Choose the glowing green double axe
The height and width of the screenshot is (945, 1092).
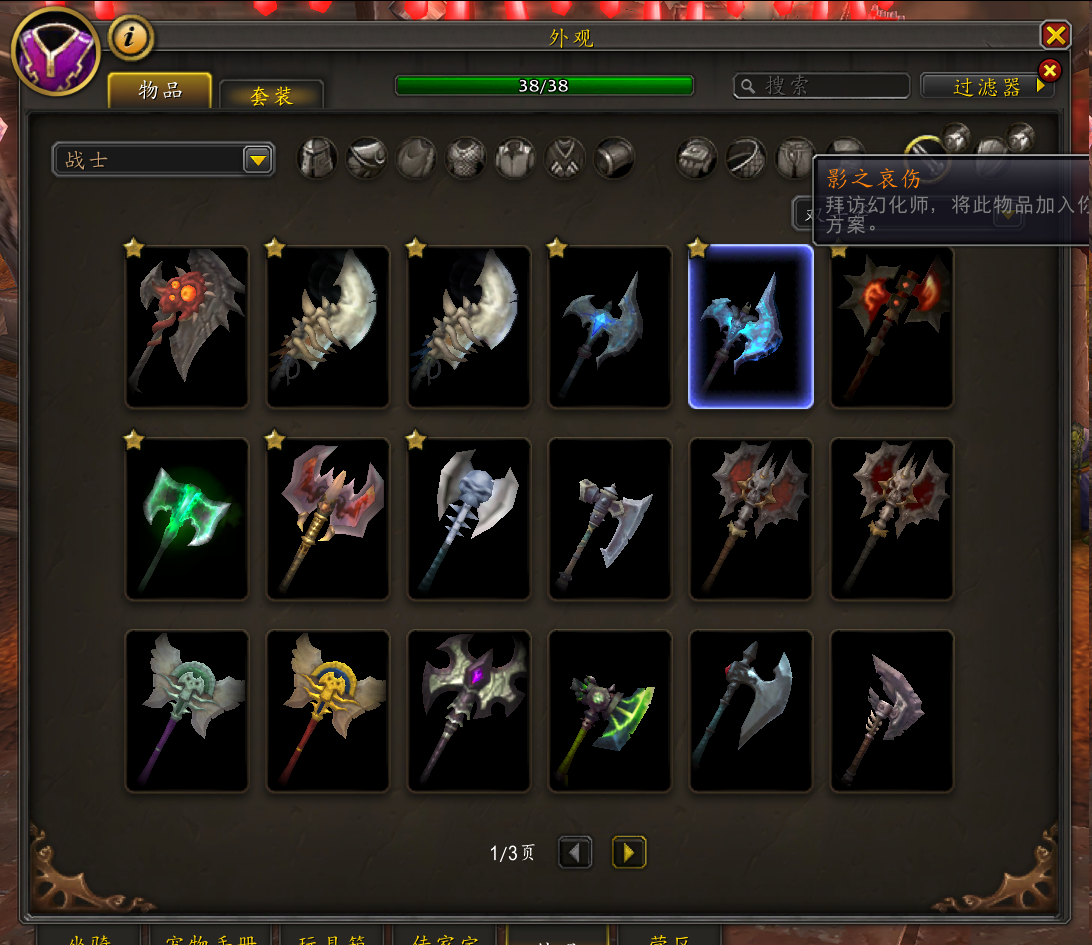(x=187, y=518)
